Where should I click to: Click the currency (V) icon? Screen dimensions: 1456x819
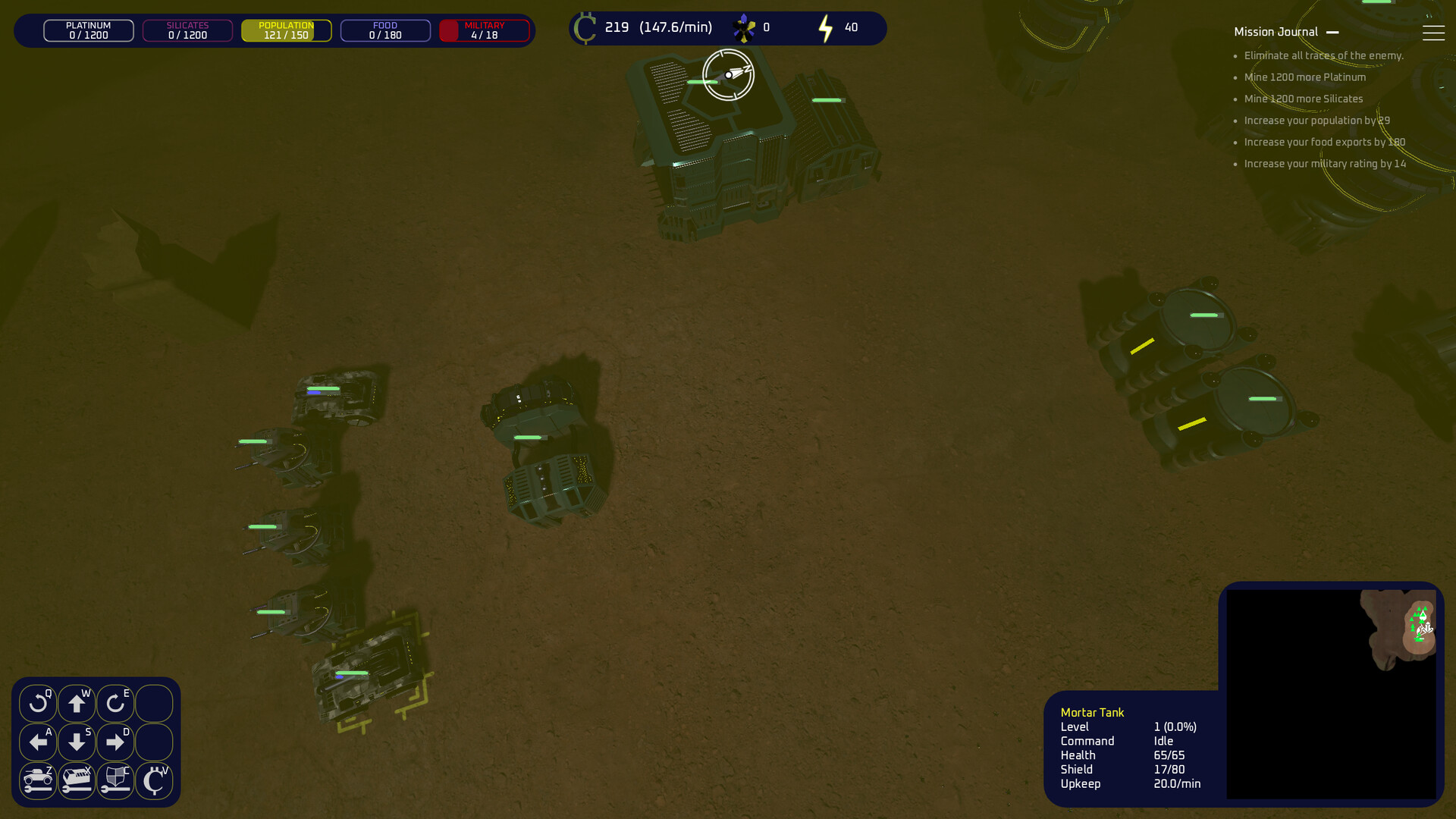(x=154, y=780)
